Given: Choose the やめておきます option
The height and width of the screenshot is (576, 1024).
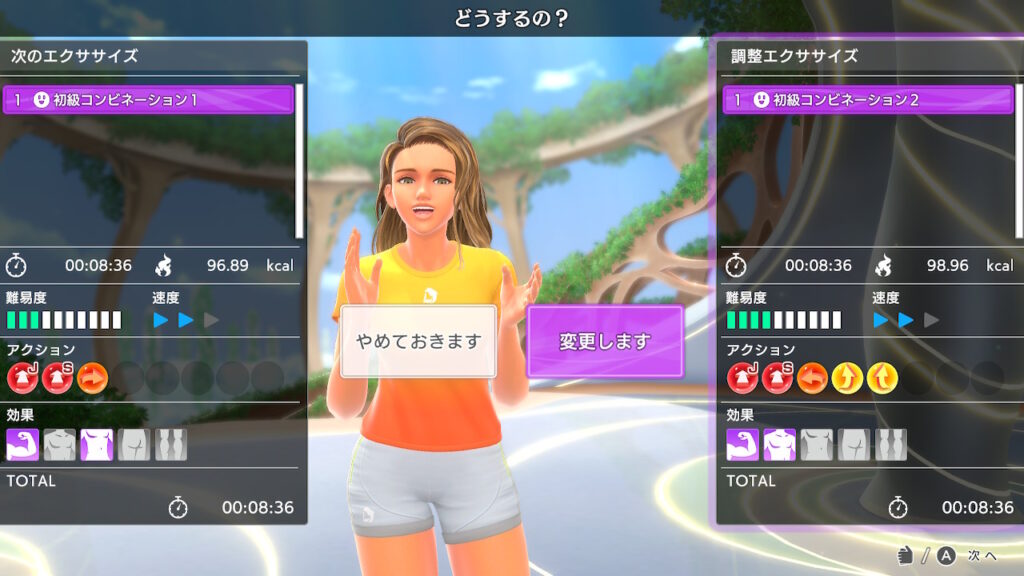Looking at the screenshot, I should pyautogui.click(x=418, y=341).
